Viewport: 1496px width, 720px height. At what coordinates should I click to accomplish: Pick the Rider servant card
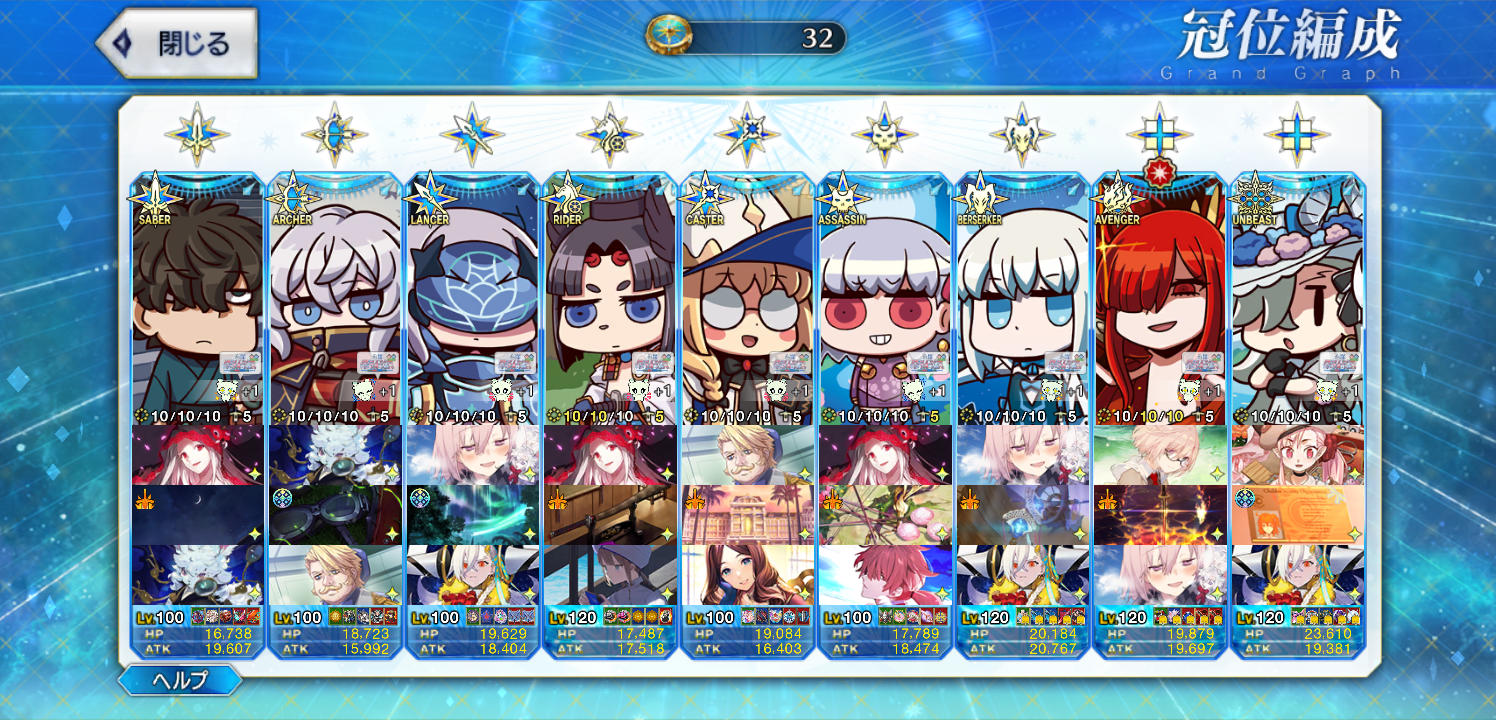(610, 300)
